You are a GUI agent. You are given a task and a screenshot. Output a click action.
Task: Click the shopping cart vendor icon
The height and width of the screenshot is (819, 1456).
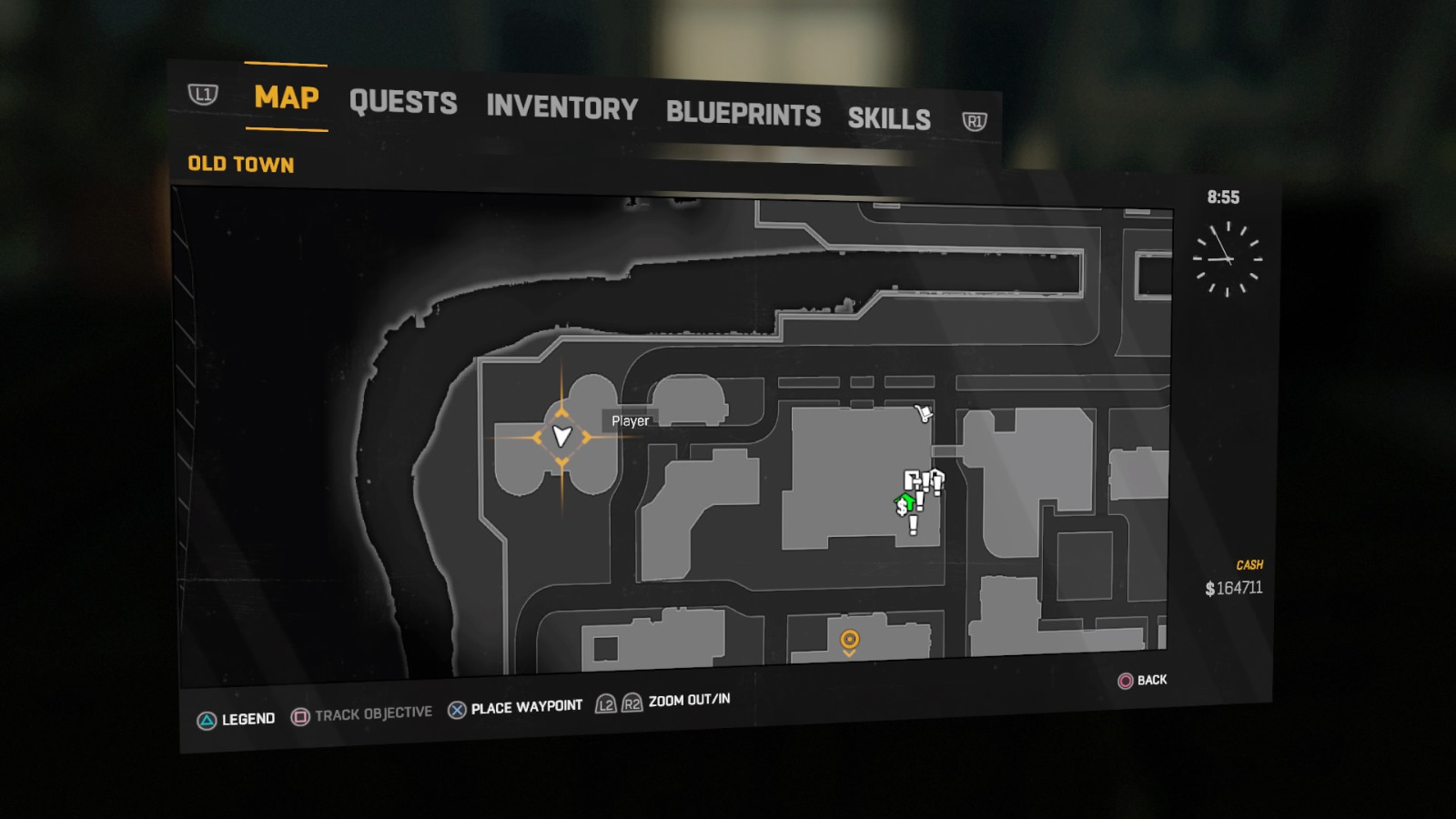coord(925,413)
